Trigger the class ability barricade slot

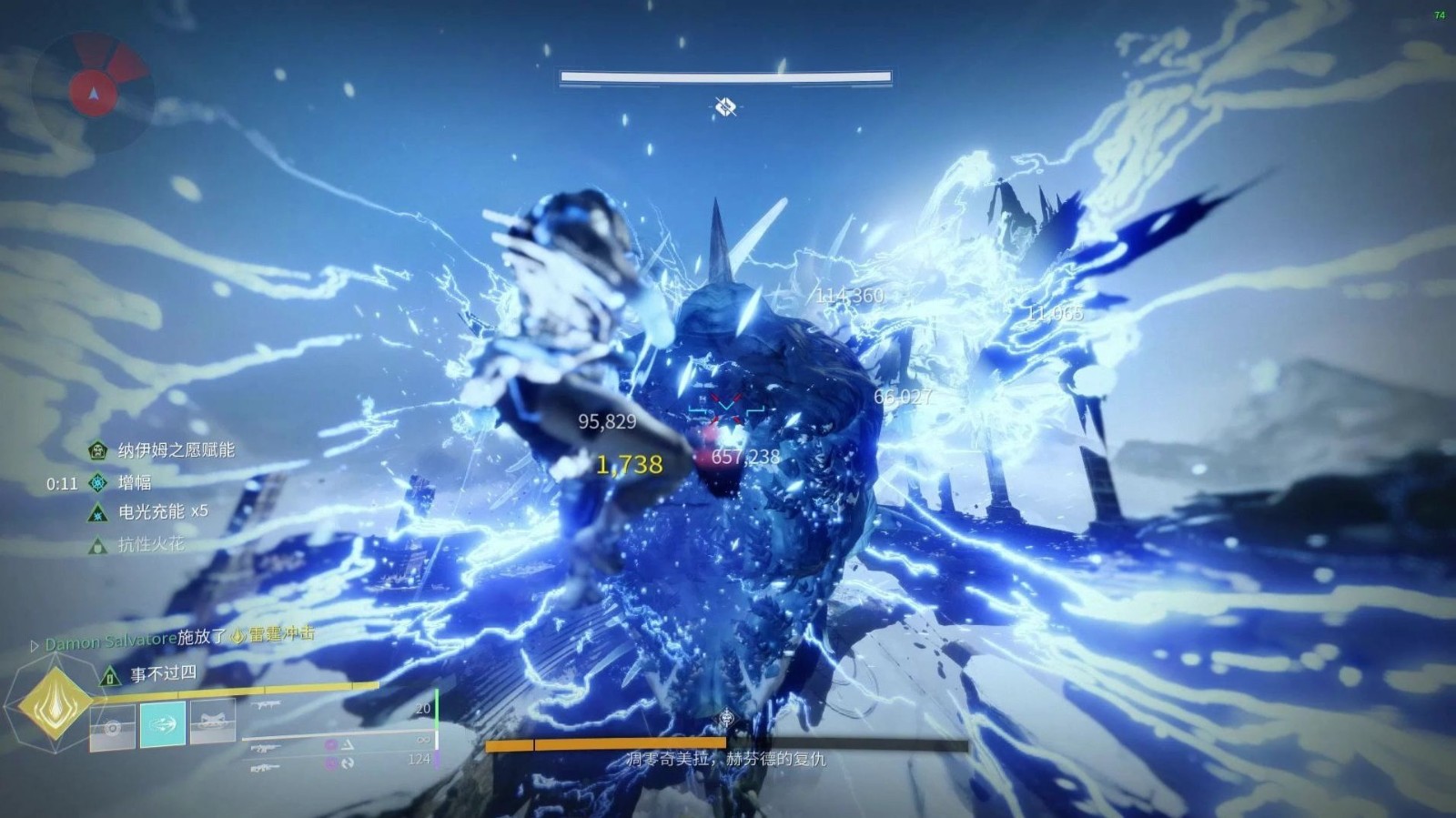click(213, 722)
